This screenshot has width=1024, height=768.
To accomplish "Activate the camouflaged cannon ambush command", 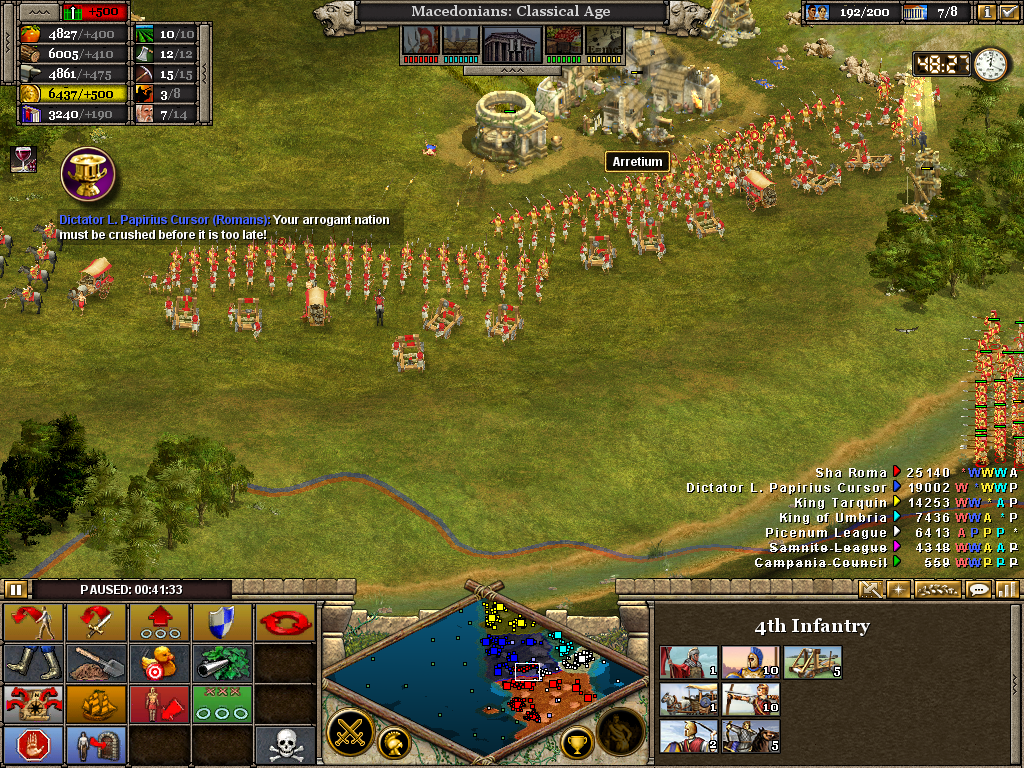I will point(222,662).
